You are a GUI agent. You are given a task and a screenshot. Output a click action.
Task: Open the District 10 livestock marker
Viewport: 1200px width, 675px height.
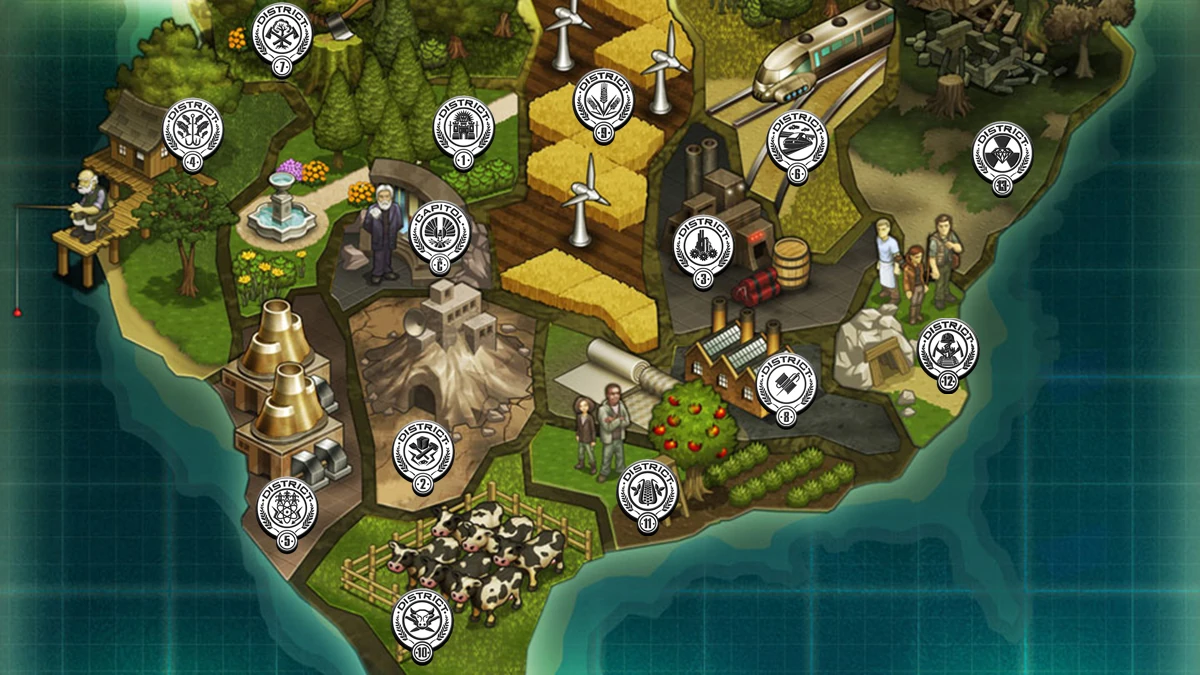click(423, 621)
